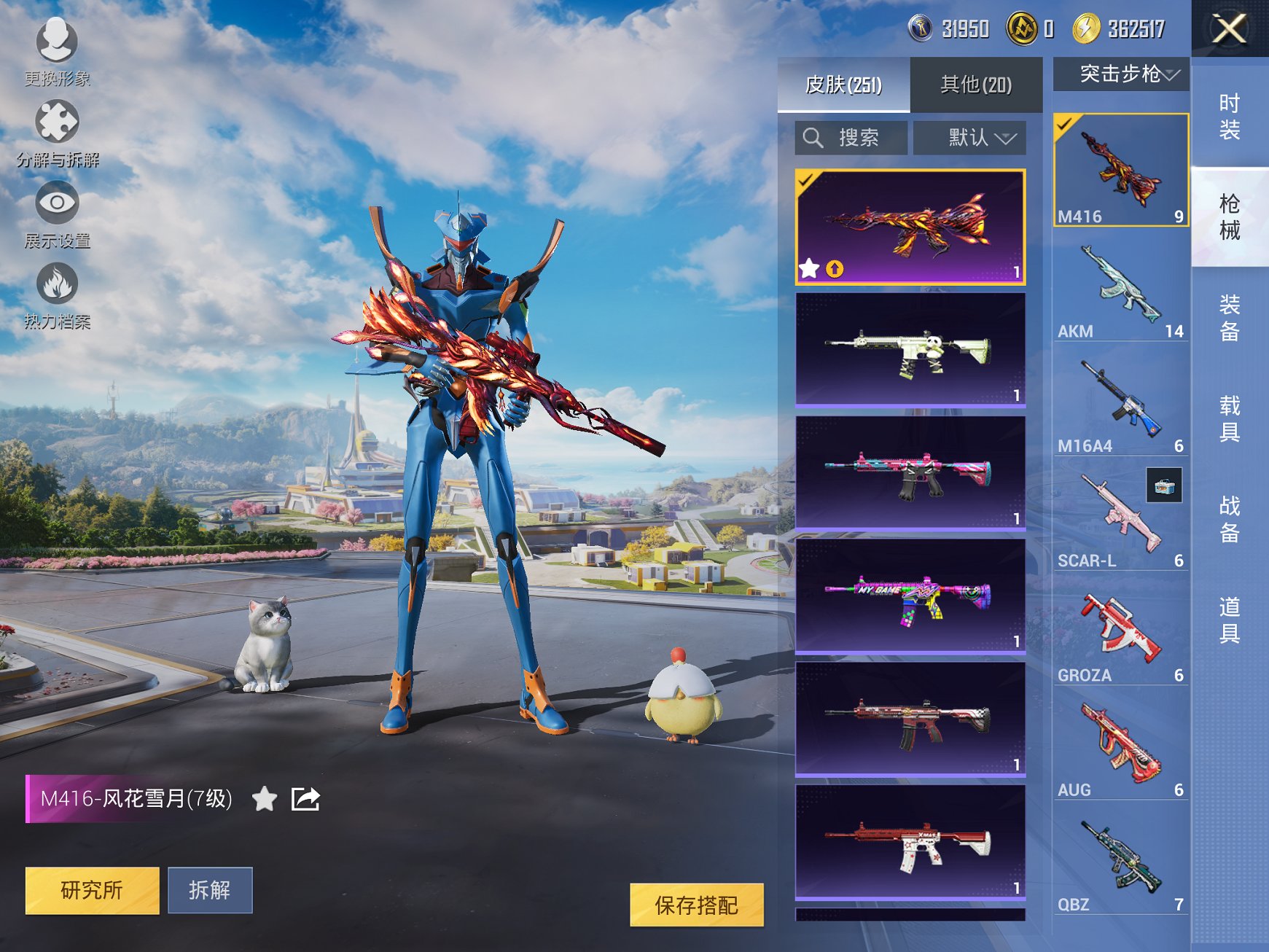Click the 拆解 dismantle button
This screenshot has height=952, width=1269.
coord(211,891)
